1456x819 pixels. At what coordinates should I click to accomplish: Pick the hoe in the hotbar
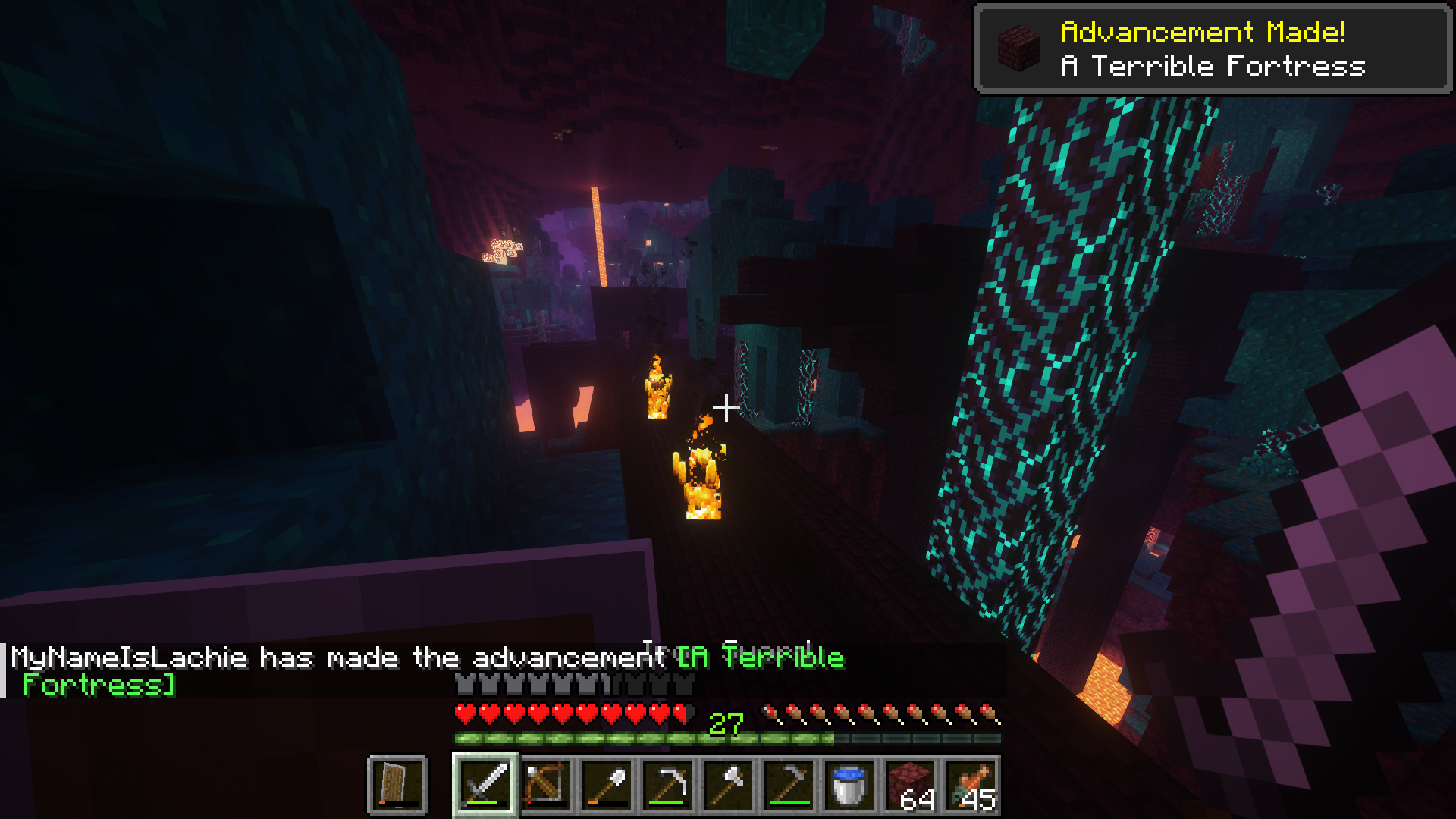[789, 785]
